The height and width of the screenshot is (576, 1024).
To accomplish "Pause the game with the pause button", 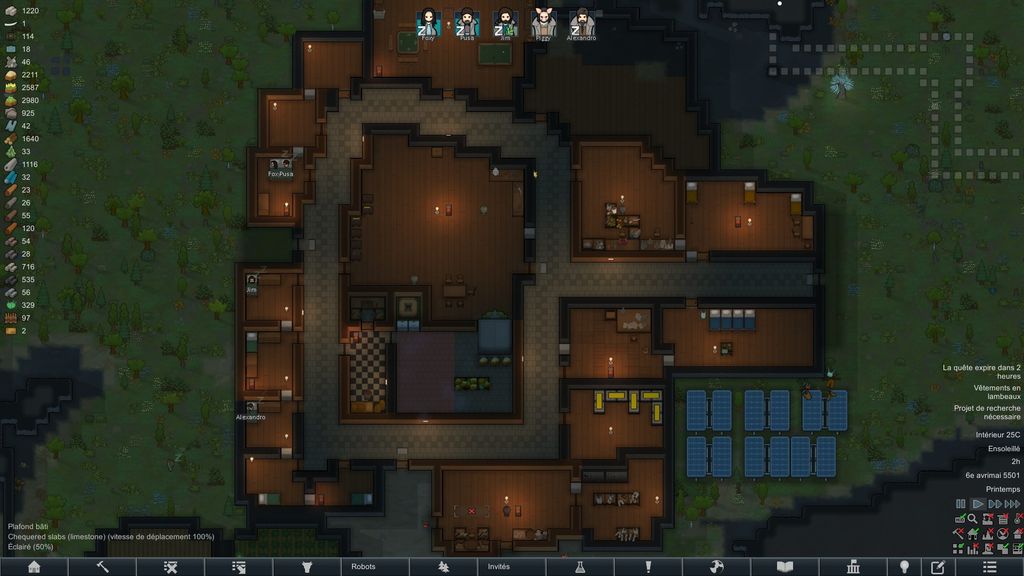I will 961,504.
